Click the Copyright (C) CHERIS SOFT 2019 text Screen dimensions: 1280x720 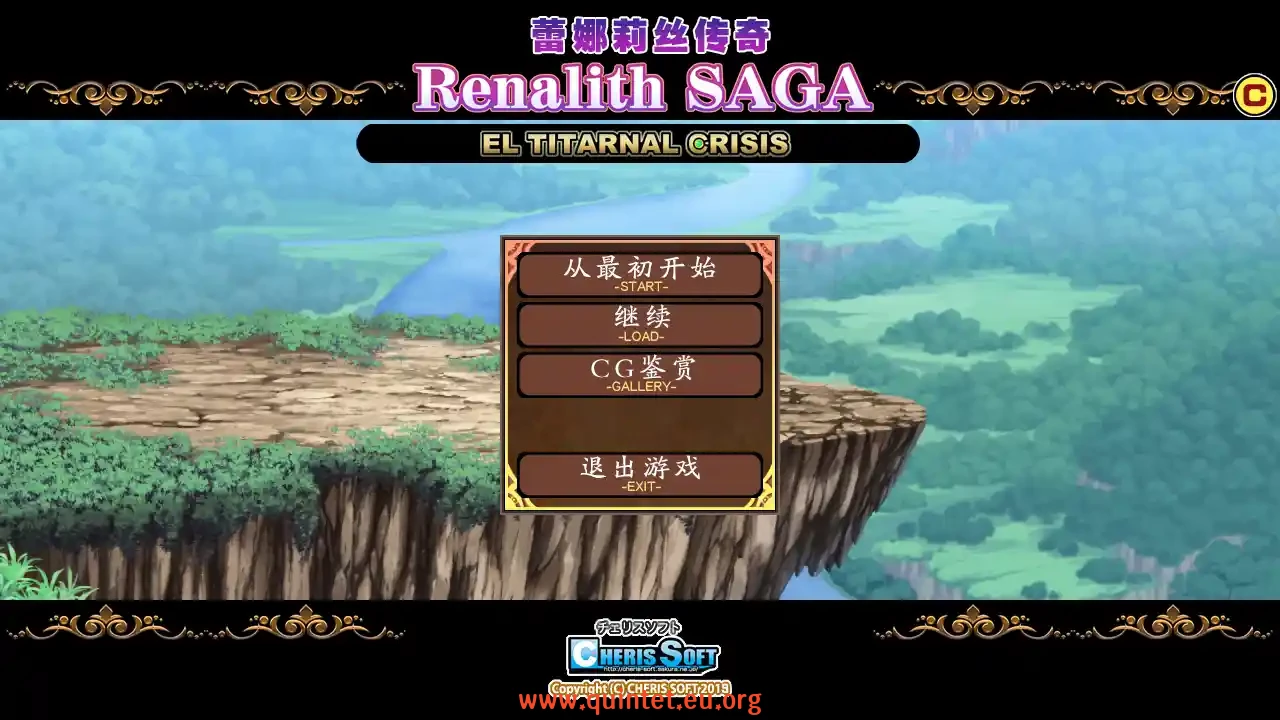[640, 686]
